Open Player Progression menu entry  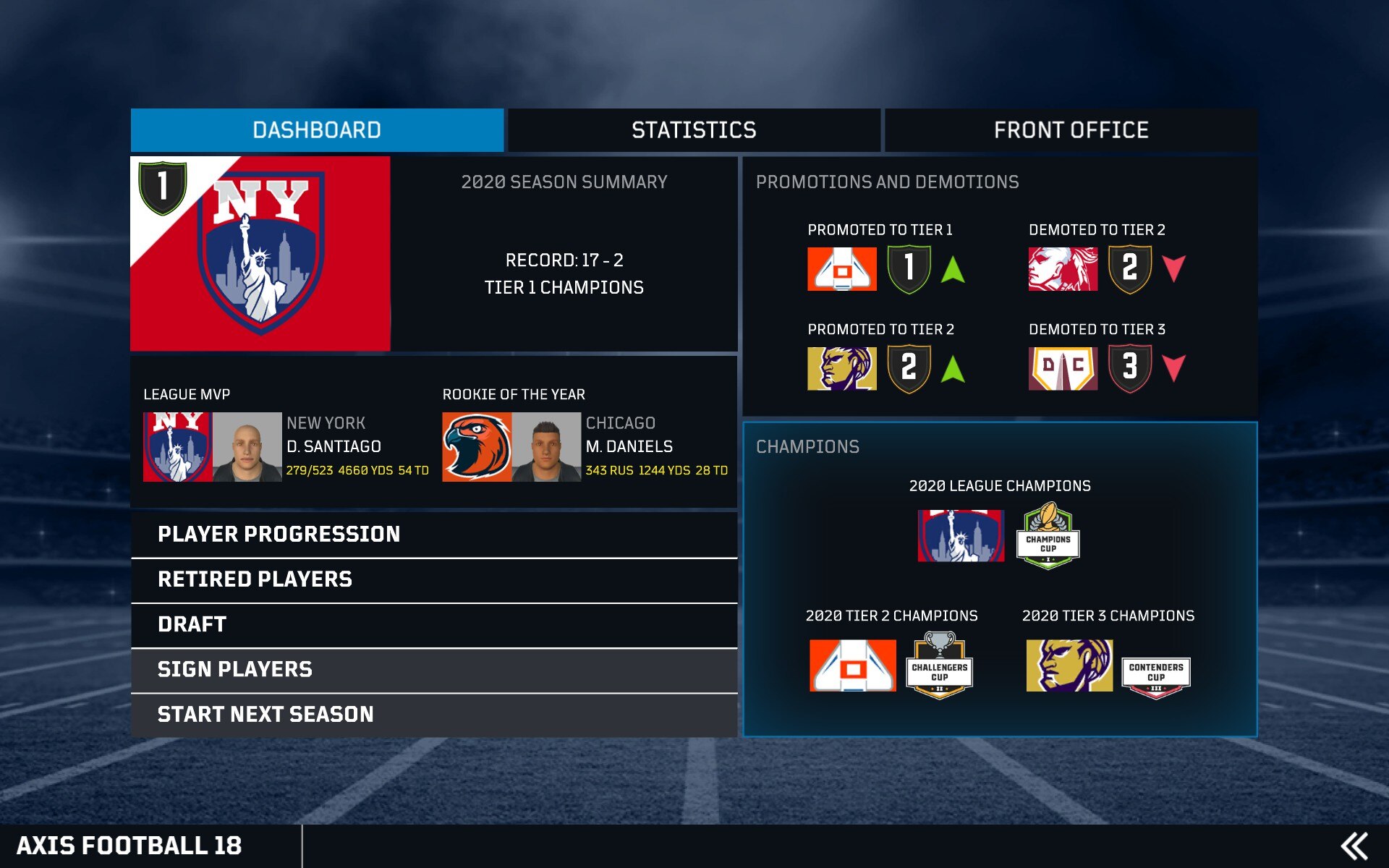(434, 535)
